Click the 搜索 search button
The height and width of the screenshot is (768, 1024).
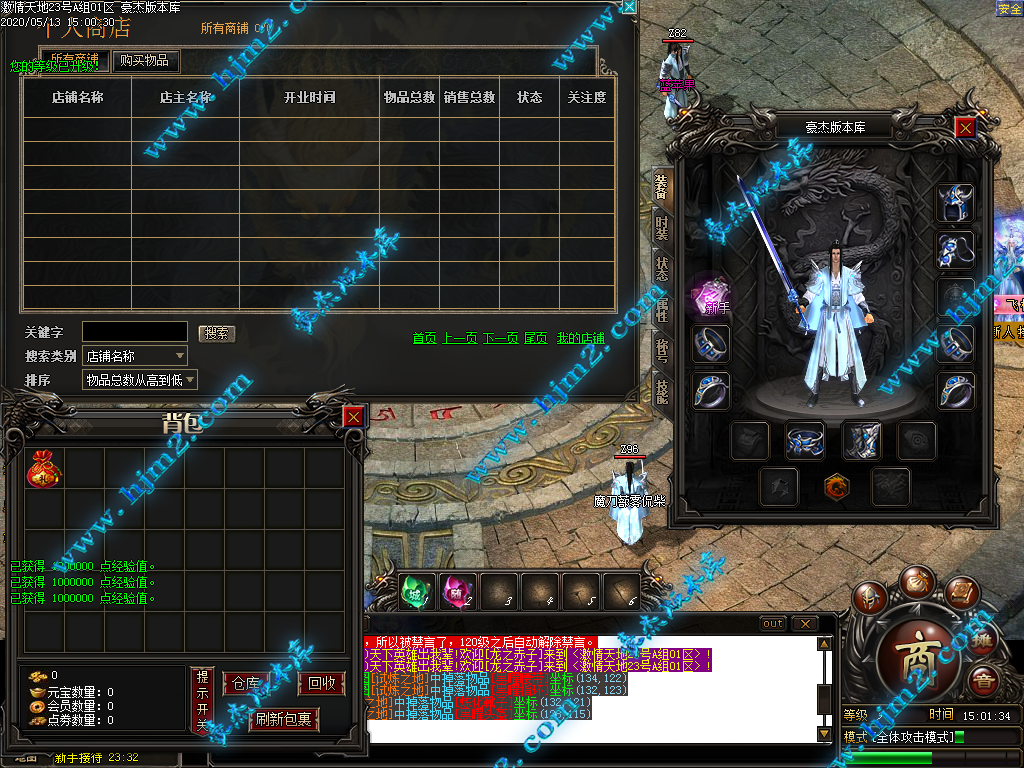click(216, 333)
